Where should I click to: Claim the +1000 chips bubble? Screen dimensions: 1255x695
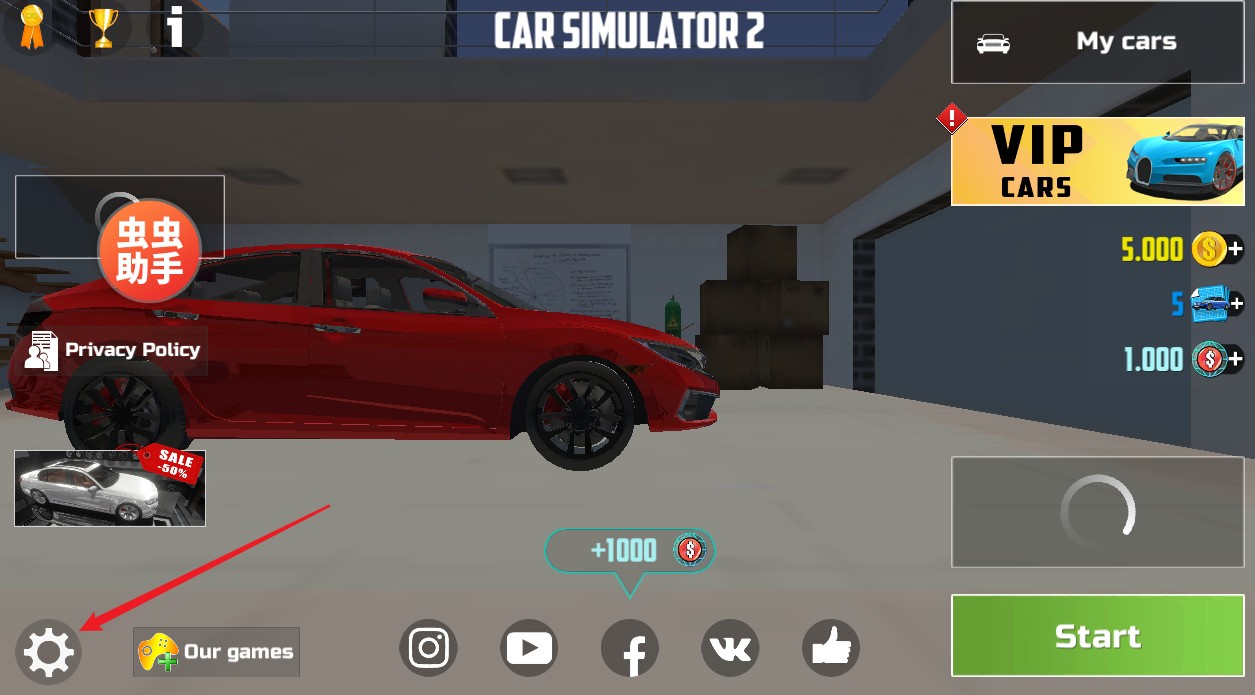[x=630, y=550]
